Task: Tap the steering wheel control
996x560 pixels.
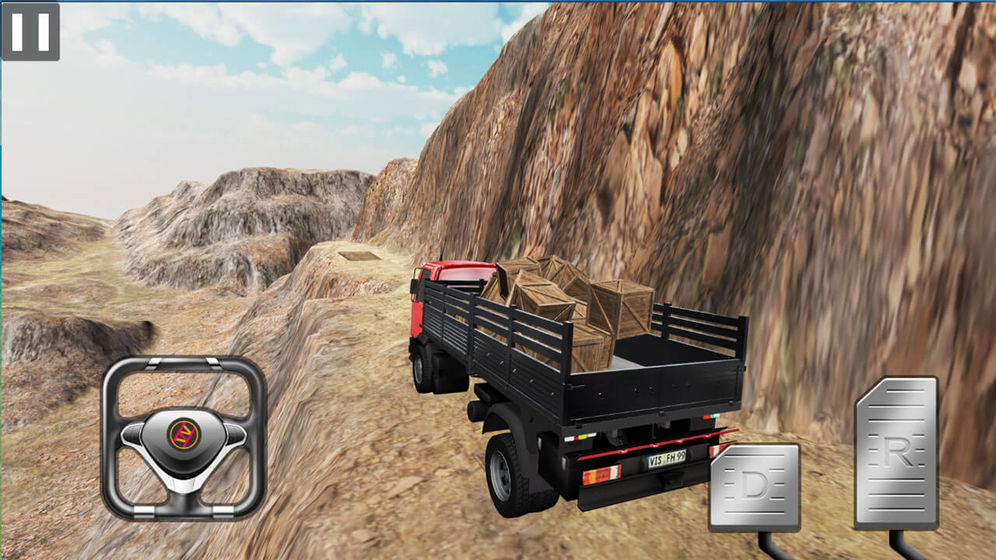Action: (x=184, y=438)
